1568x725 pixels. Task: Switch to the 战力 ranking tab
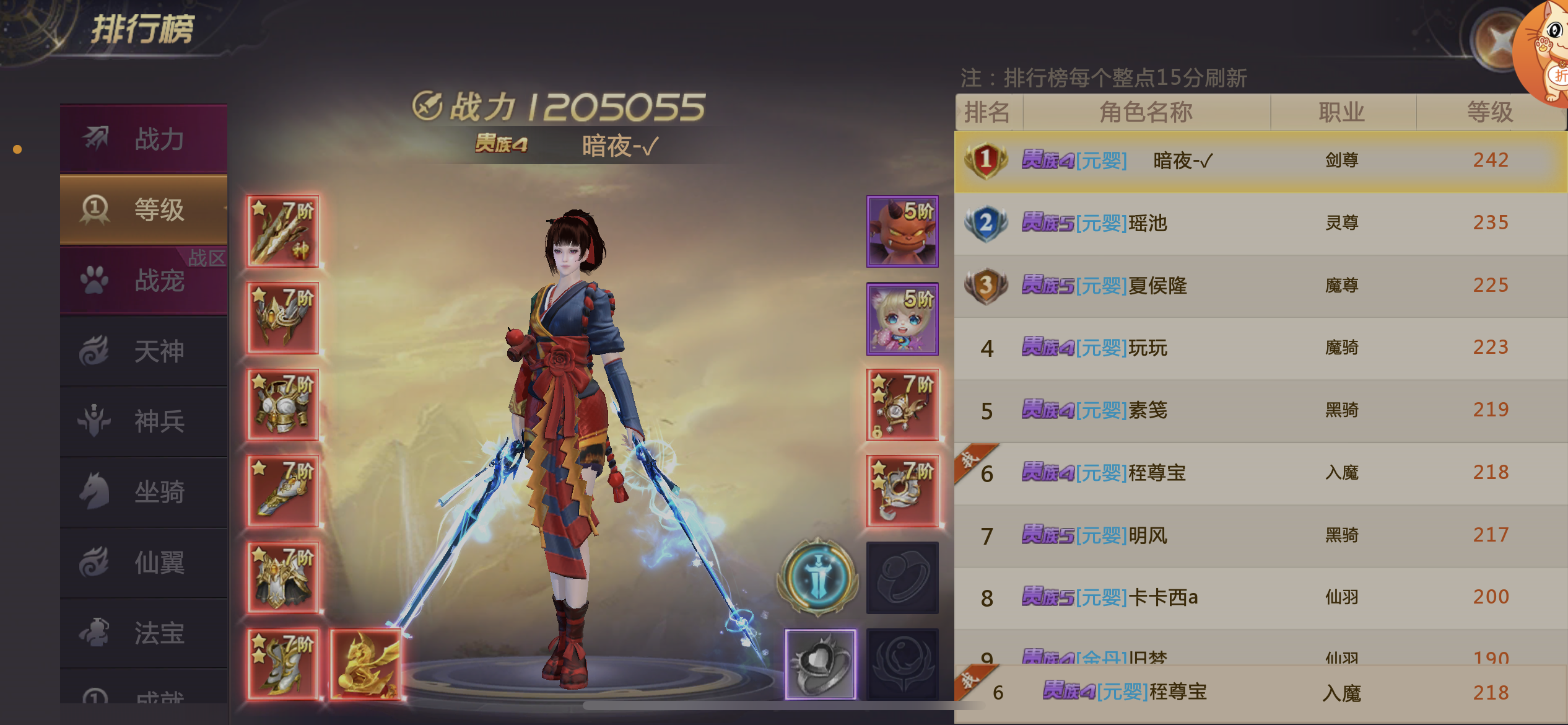pos(144,139)
